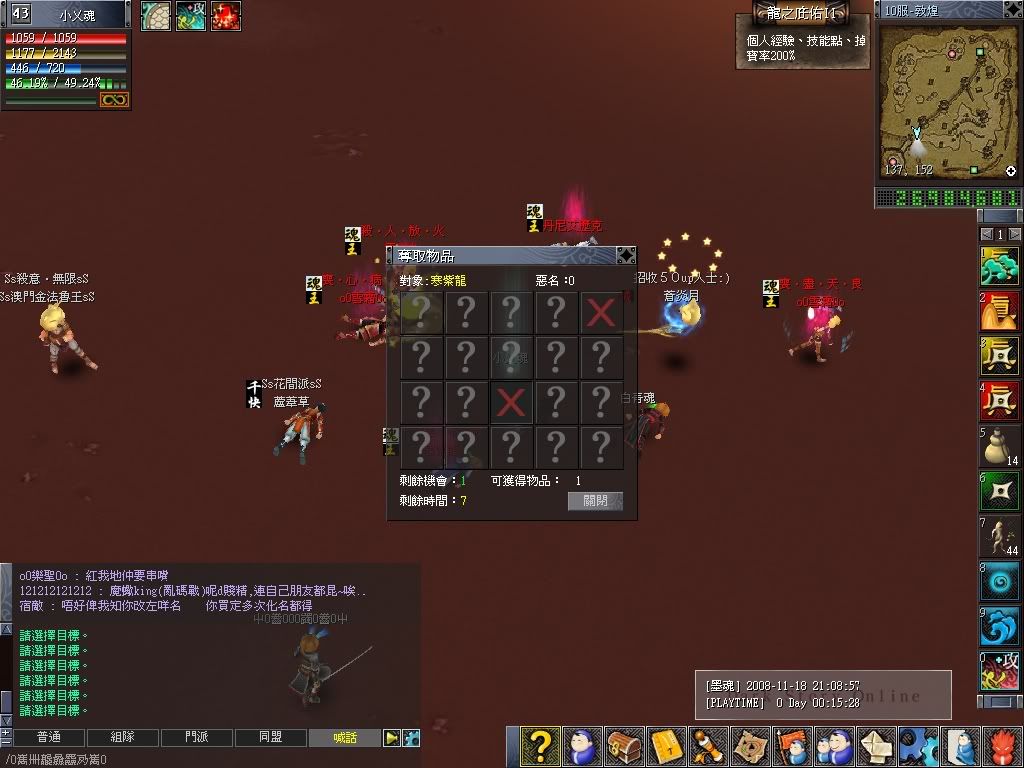The image size is (1024, 768).
Task: Click the minimap of 敦煌
Action: pos(948,100)
